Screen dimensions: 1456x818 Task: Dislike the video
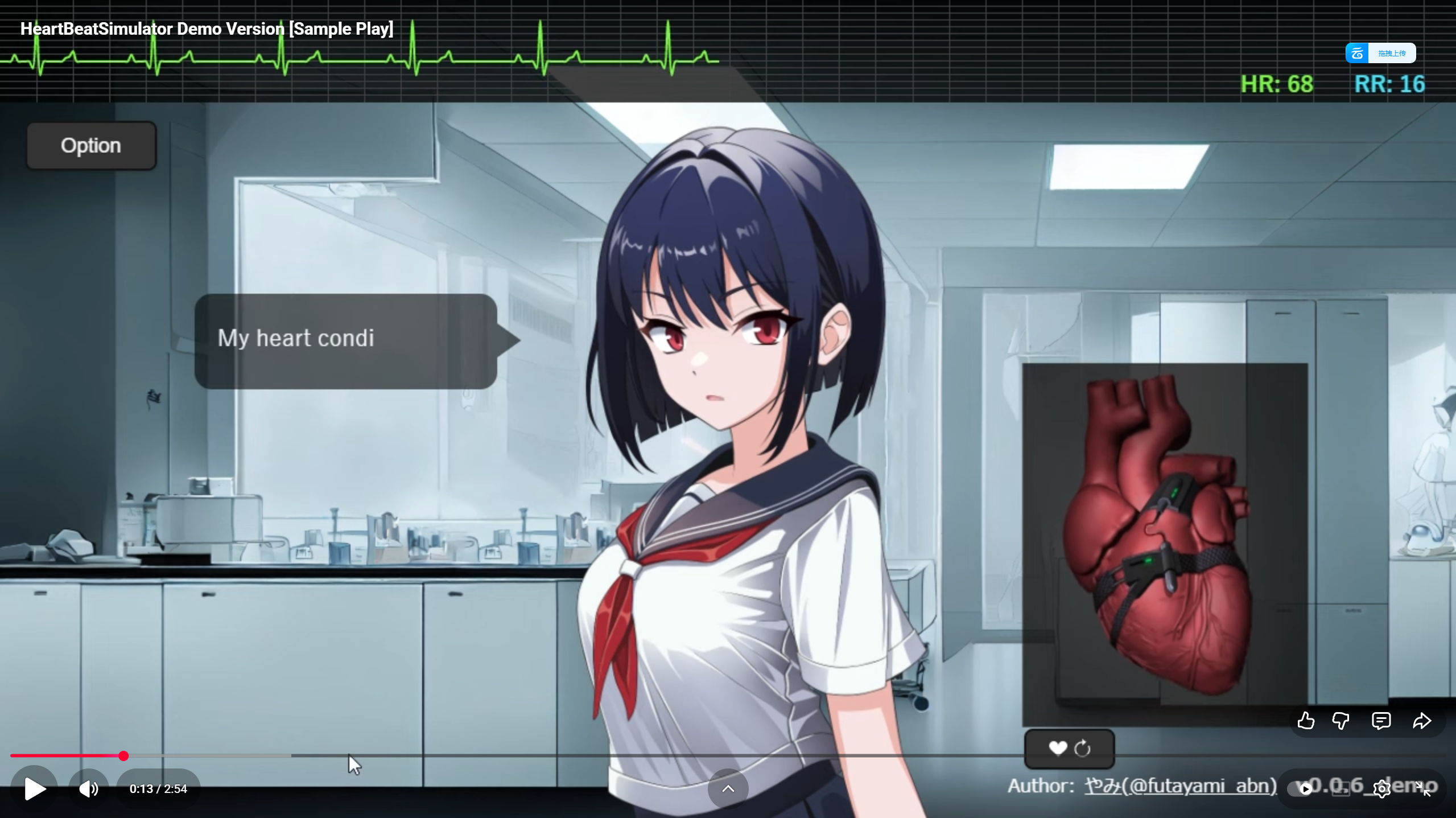(1341, 720)
